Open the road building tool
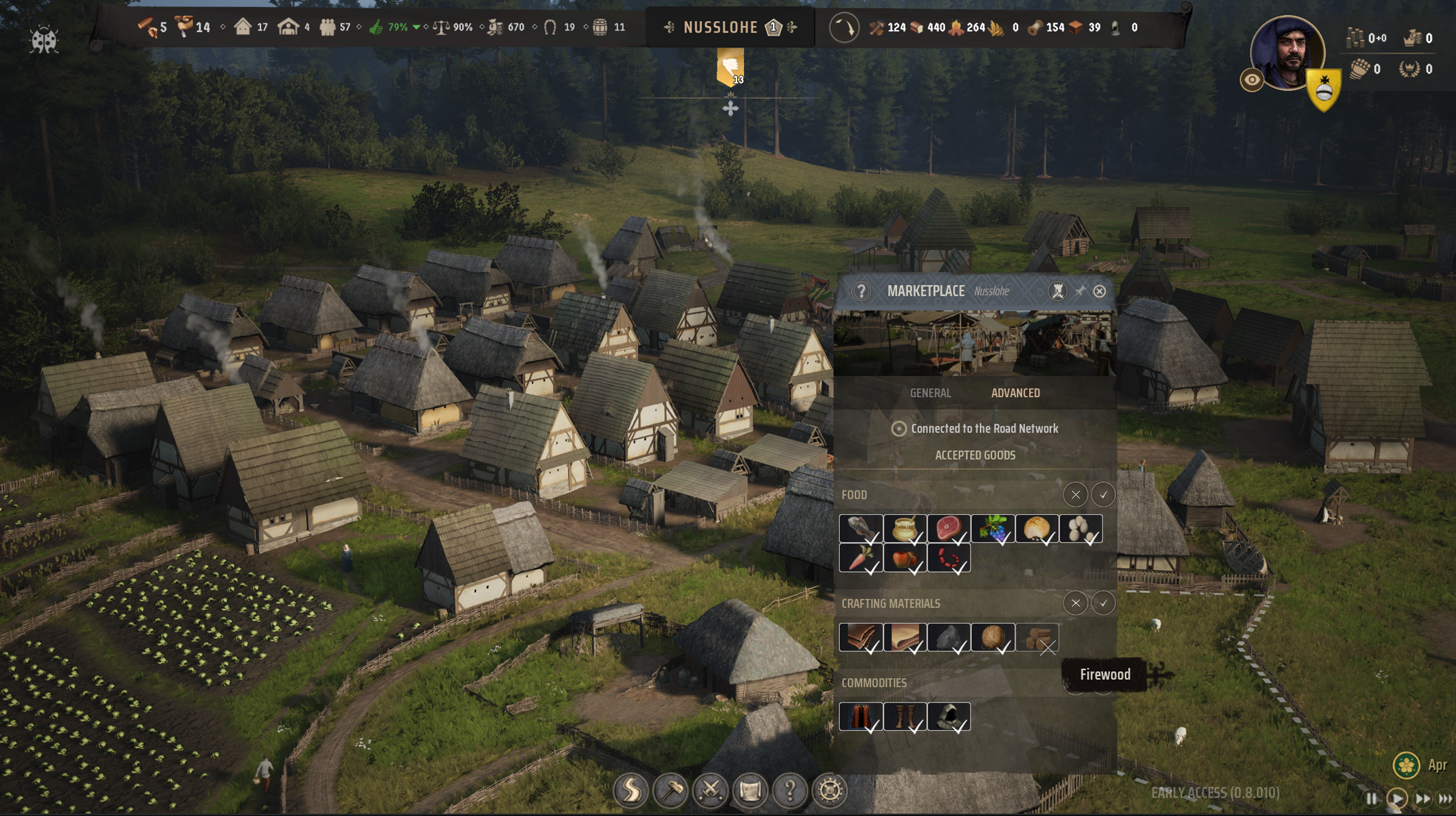The image size is (1456, 816). pyautogui.click(x=630, y=790)
